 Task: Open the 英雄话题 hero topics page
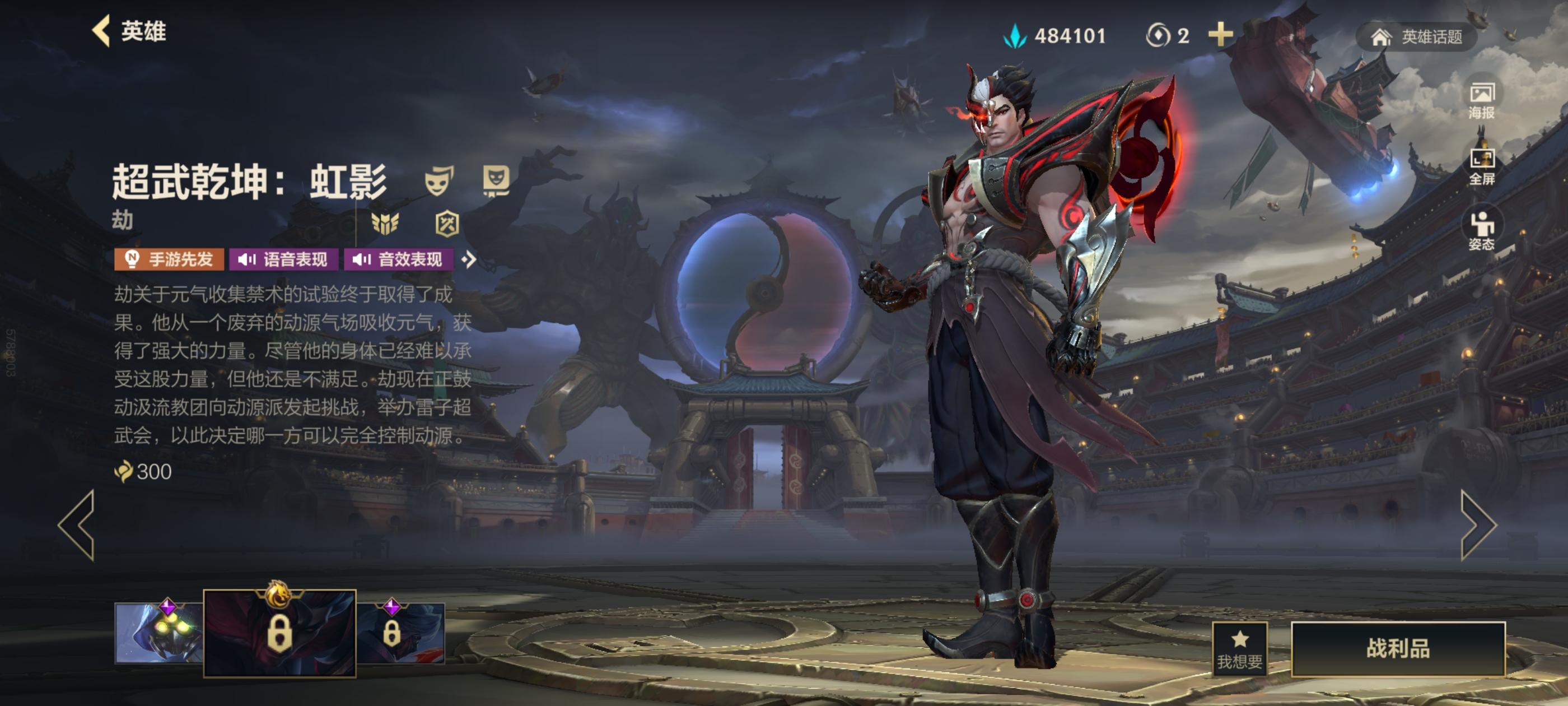1416,37
